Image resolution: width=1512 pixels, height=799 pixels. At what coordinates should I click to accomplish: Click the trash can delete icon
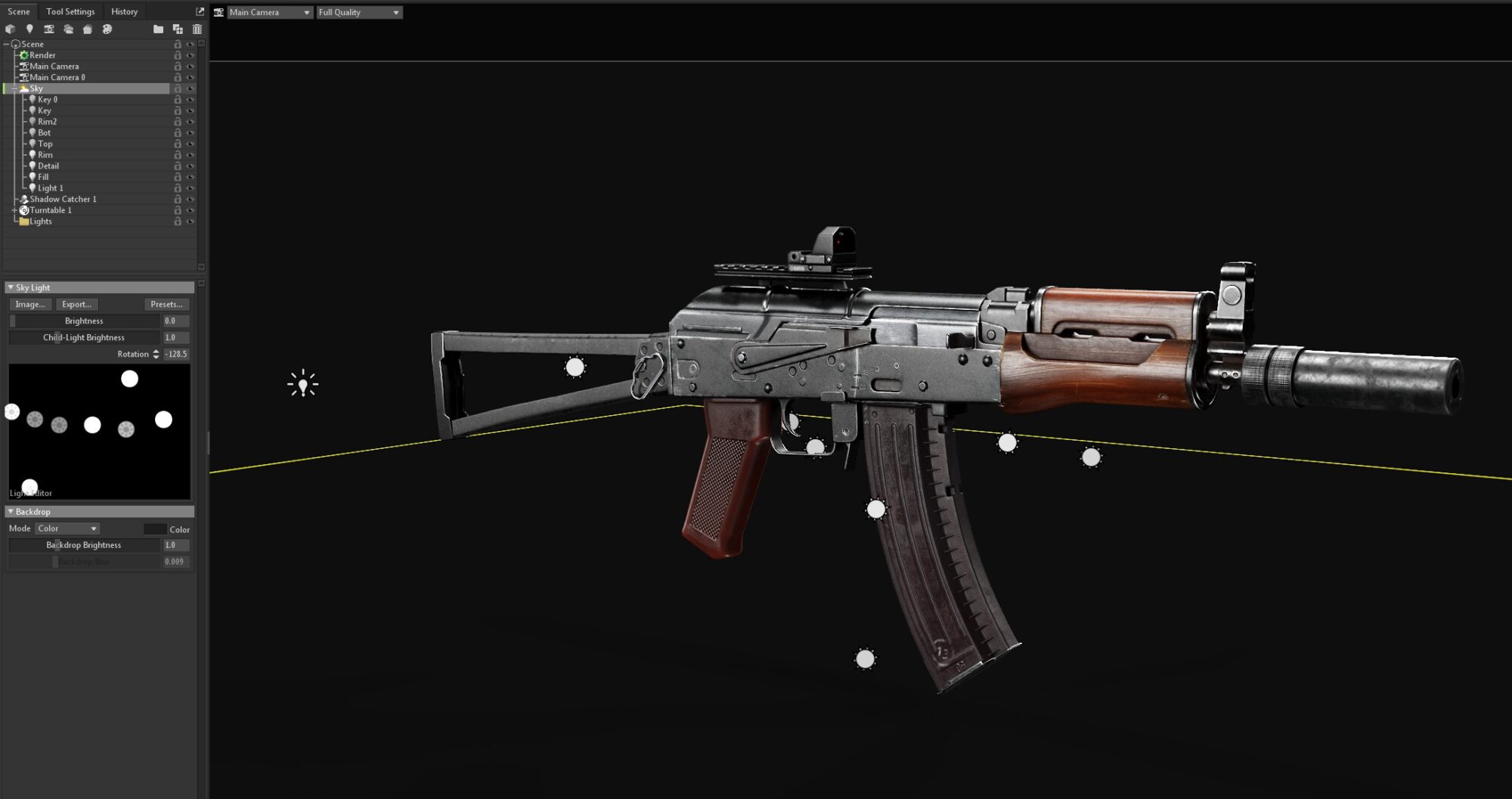tap(197, 29)
